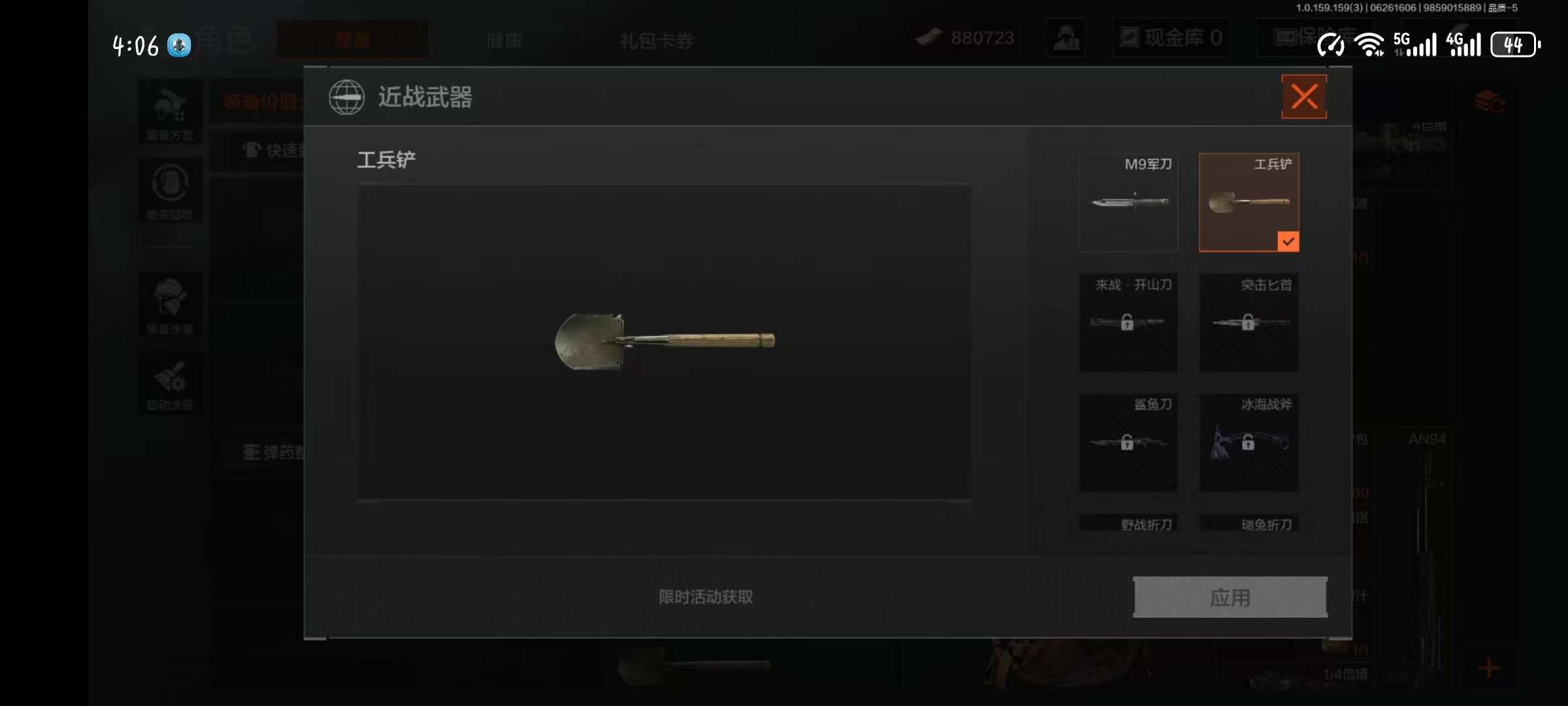Select the 瑞兔折刀 weapon tile
1568x706 pixels.
click(1249, 524)
